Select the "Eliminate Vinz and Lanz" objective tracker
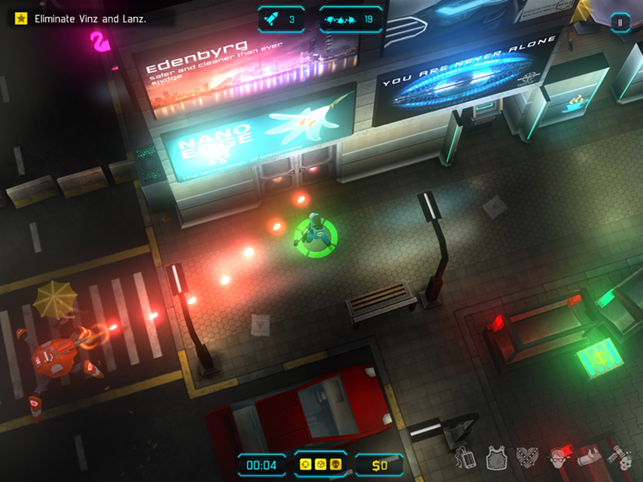 [88, 19]
